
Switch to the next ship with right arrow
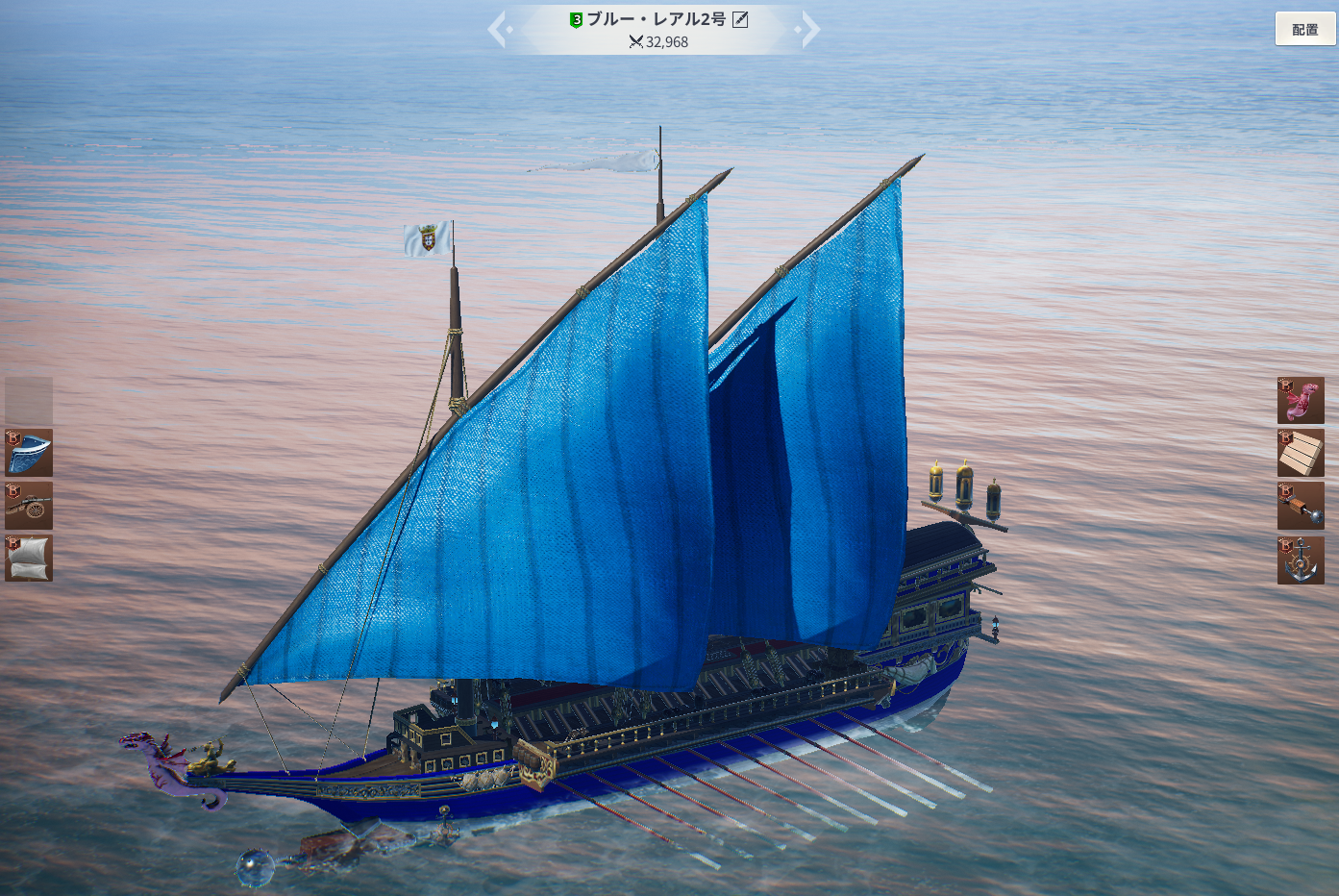pos(810,30)
